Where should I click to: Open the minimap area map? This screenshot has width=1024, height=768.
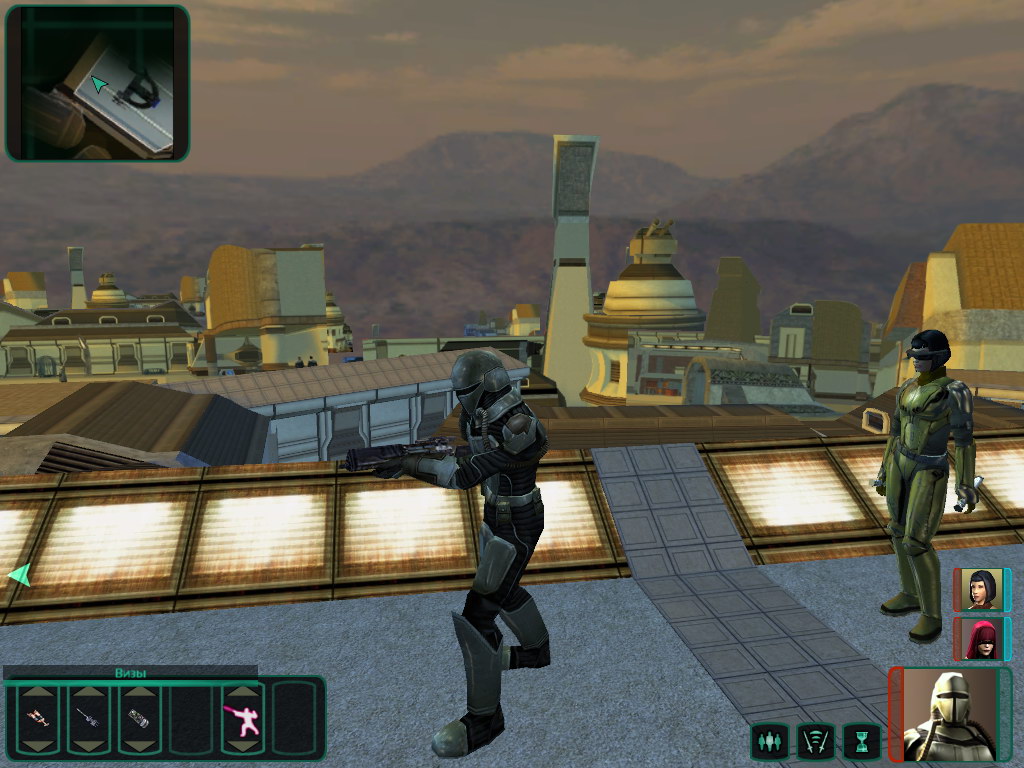coord(97,83)
